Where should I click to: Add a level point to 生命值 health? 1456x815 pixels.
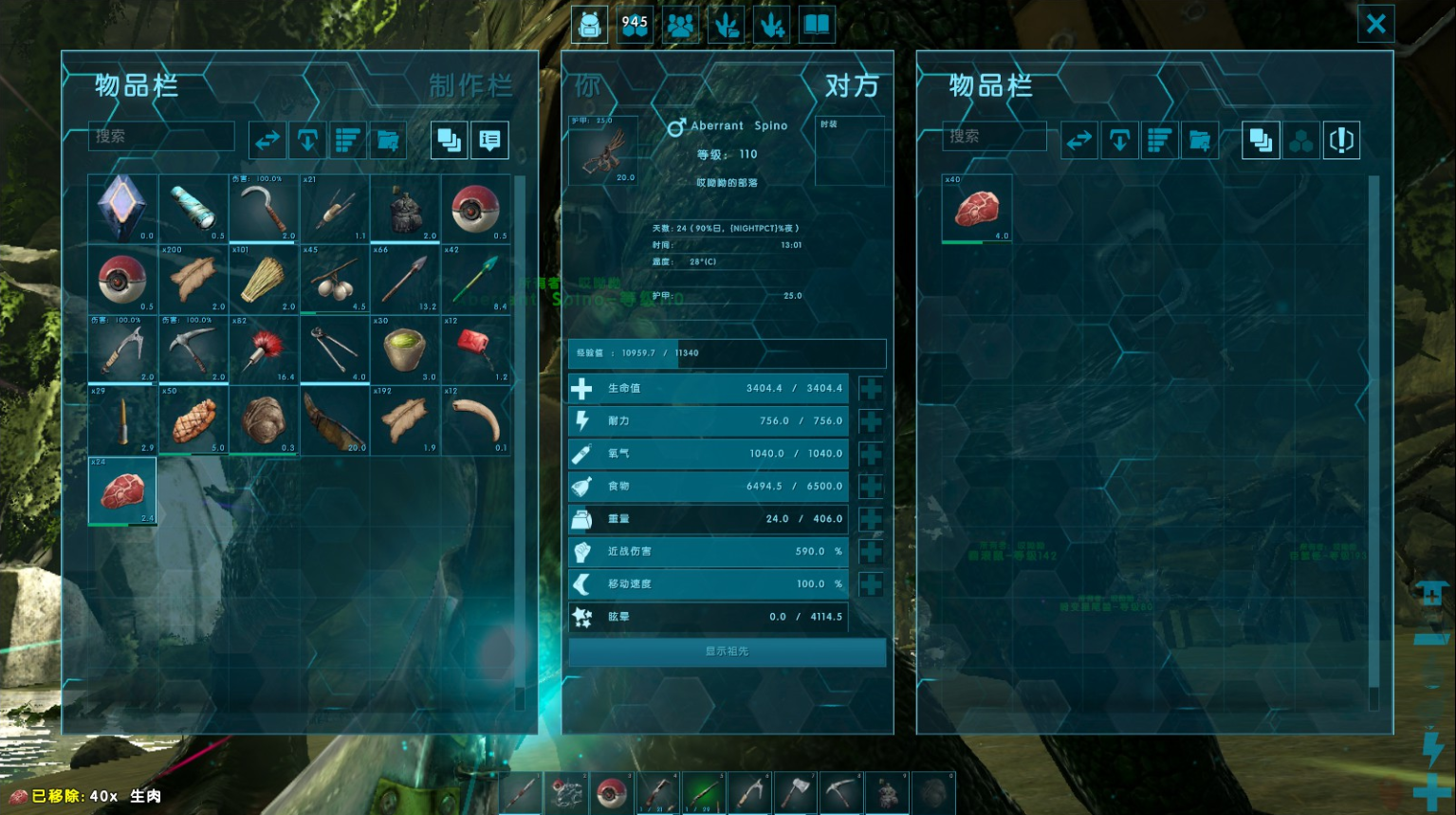point(871,388)
